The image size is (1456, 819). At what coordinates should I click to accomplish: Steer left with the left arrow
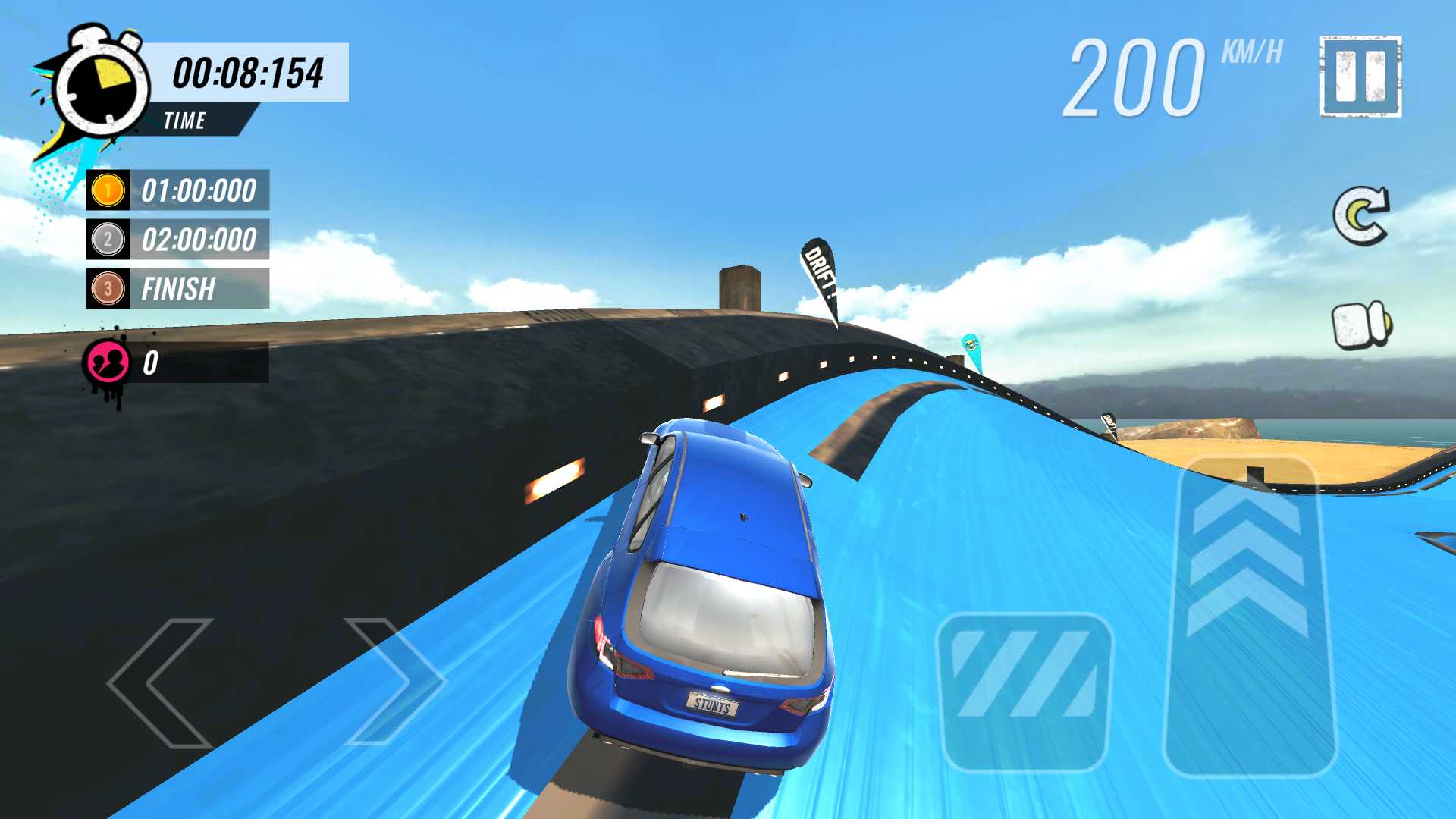tap(161, 682)
